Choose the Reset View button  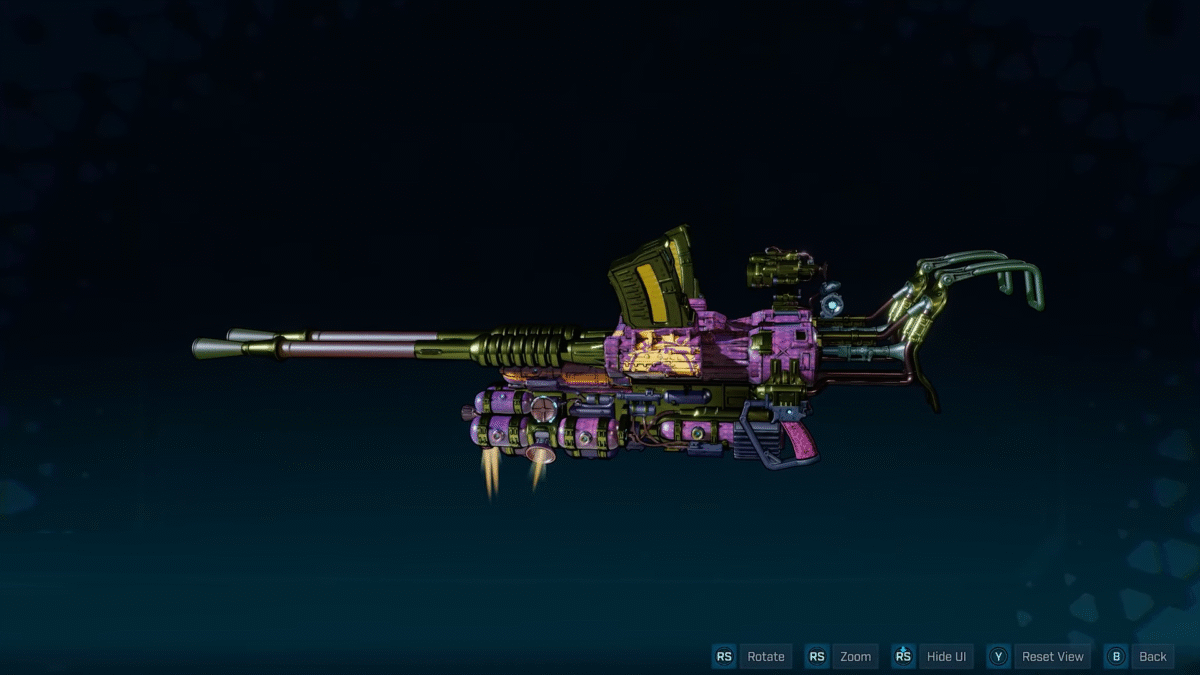pos(1052,657)
